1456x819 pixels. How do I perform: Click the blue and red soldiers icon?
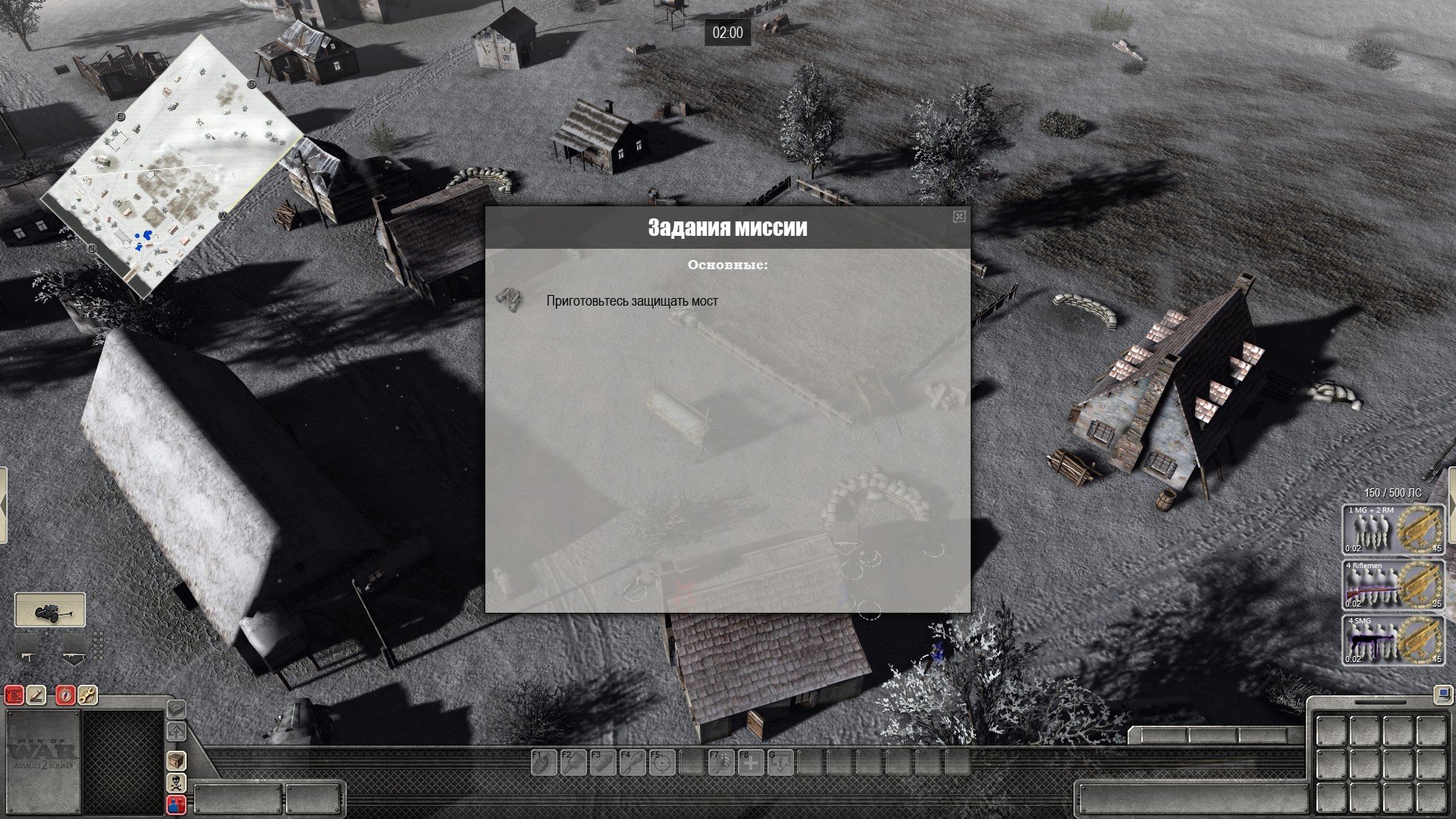tap(176, 805)
